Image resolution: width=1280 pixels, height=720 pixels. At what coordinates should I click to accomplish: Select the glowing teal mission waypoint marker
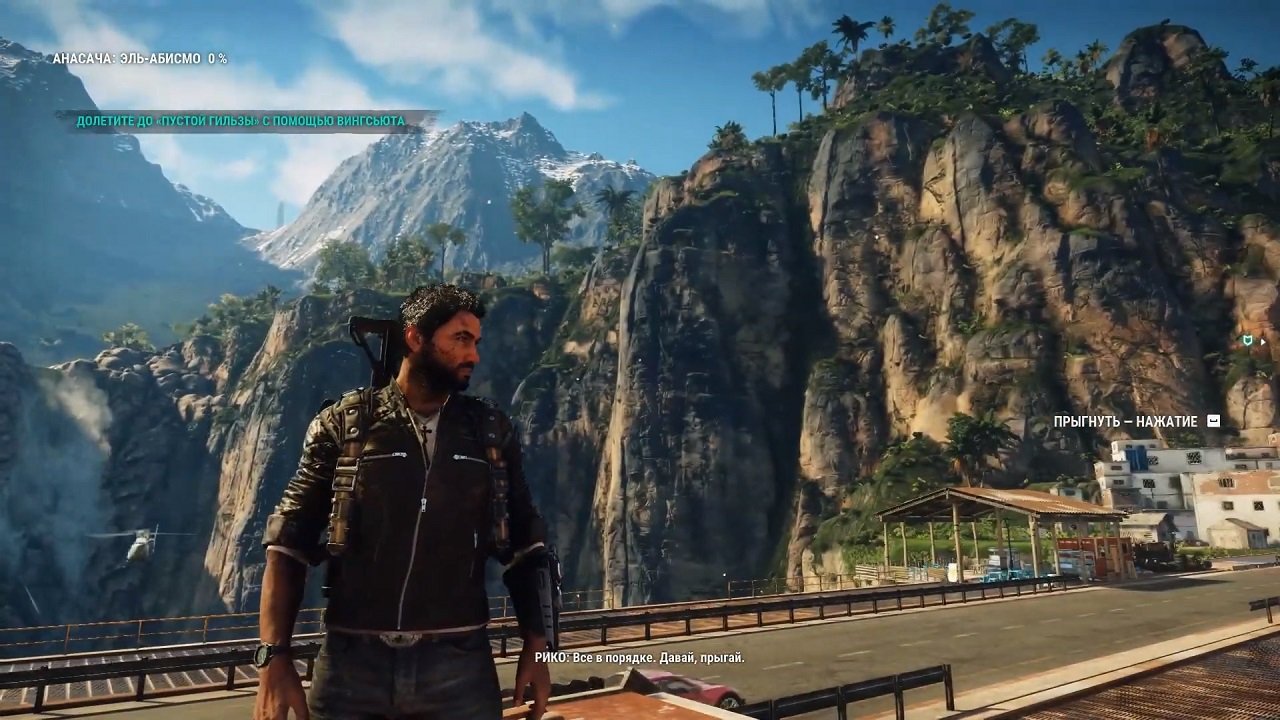(x=1248, y=341)
